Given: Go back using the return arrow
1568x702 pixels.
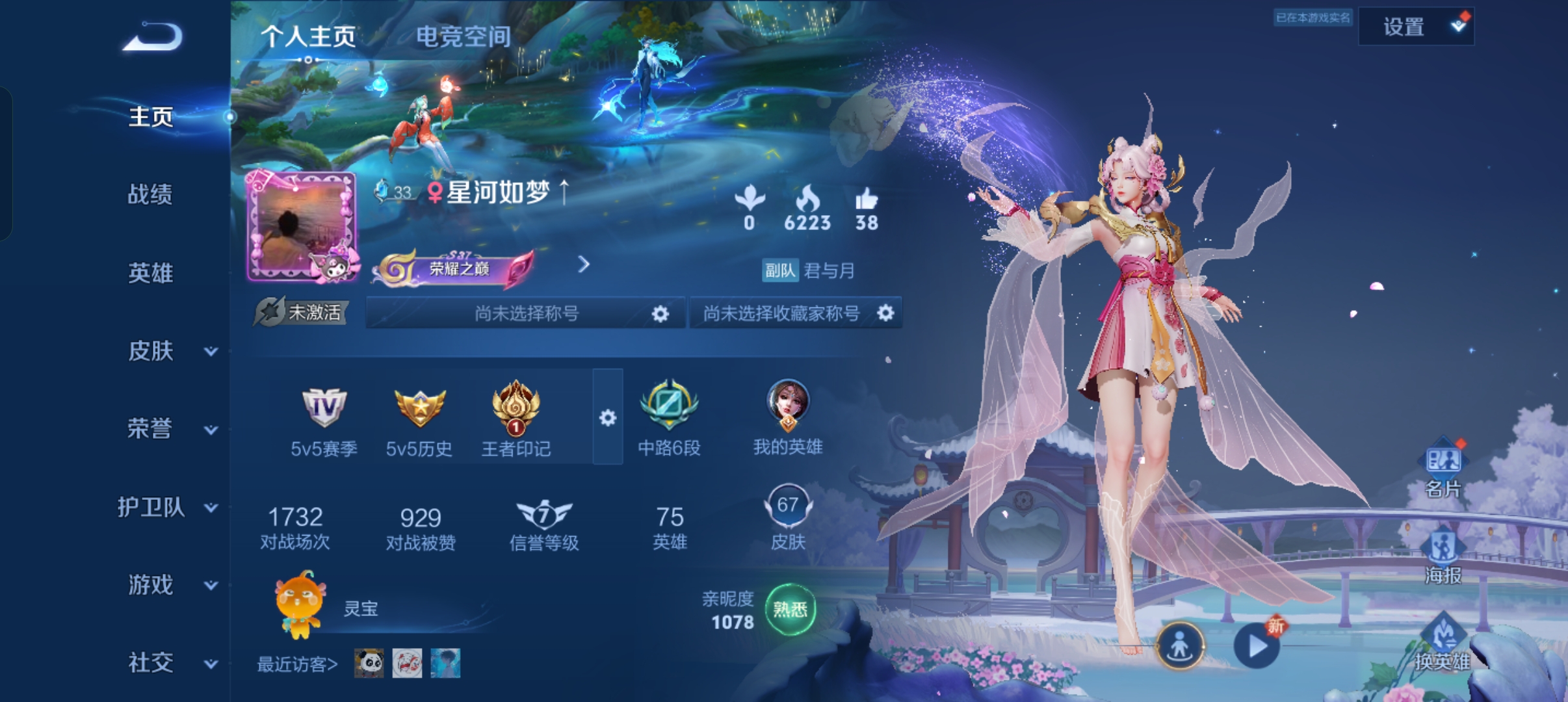Looking at the screenshot, I should [x=153, y=37].
